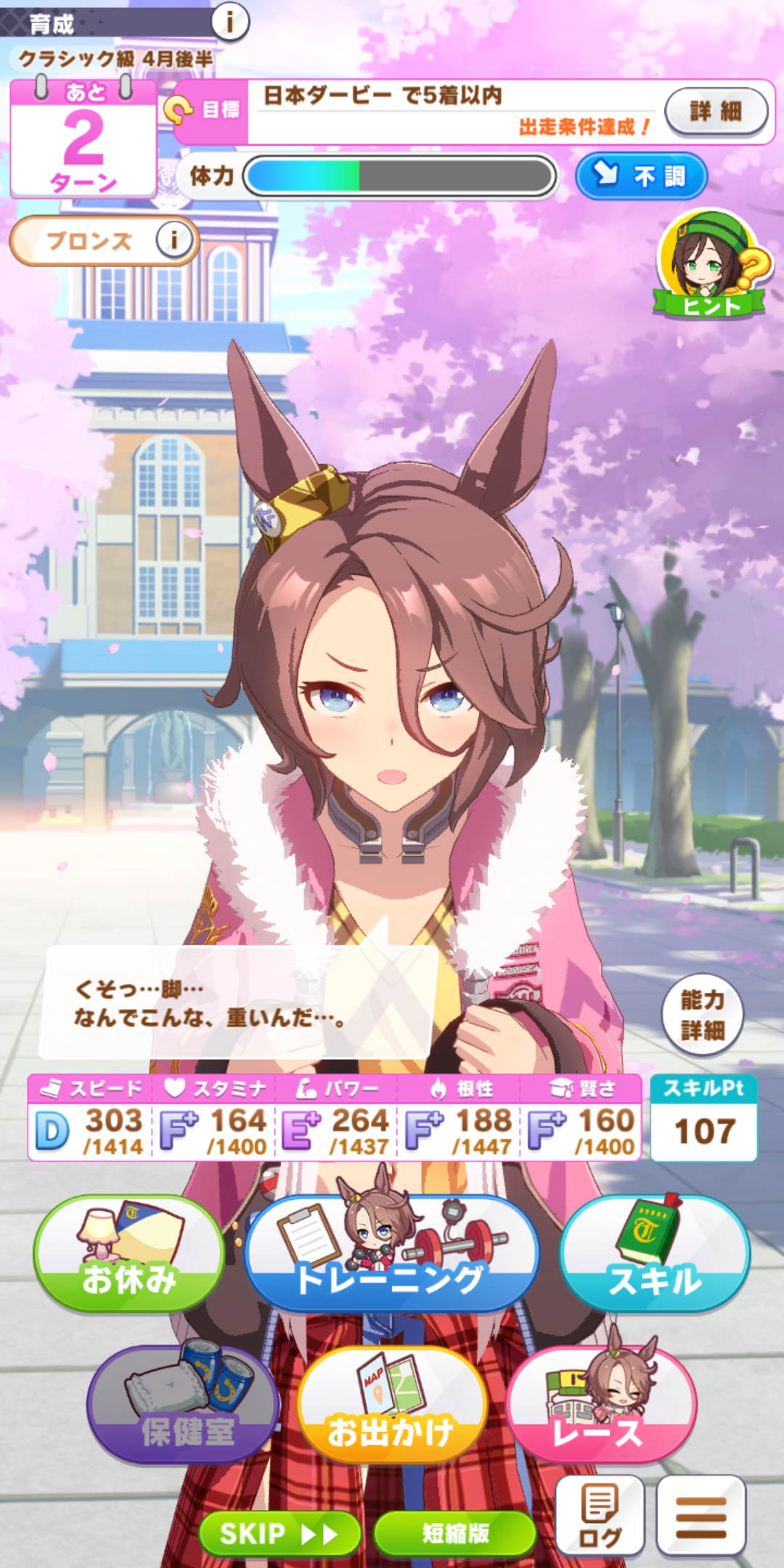Open the hamburger menu
Screen dimensions: 784x1568
(701, 1516)
